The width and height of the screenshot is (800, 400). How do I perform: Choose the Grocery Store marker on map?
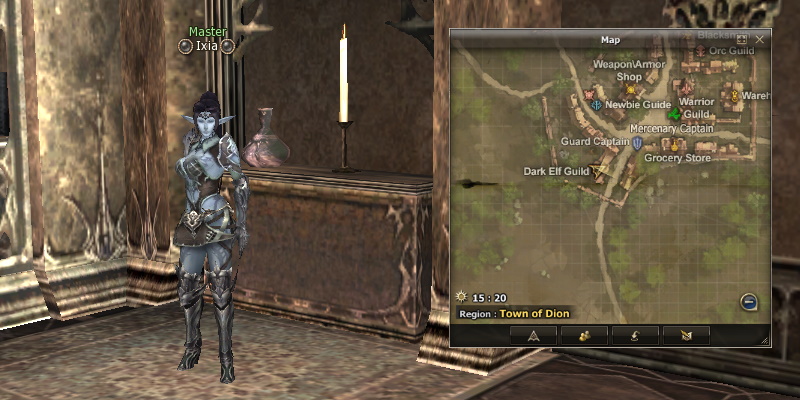click(x=675, y=147)
